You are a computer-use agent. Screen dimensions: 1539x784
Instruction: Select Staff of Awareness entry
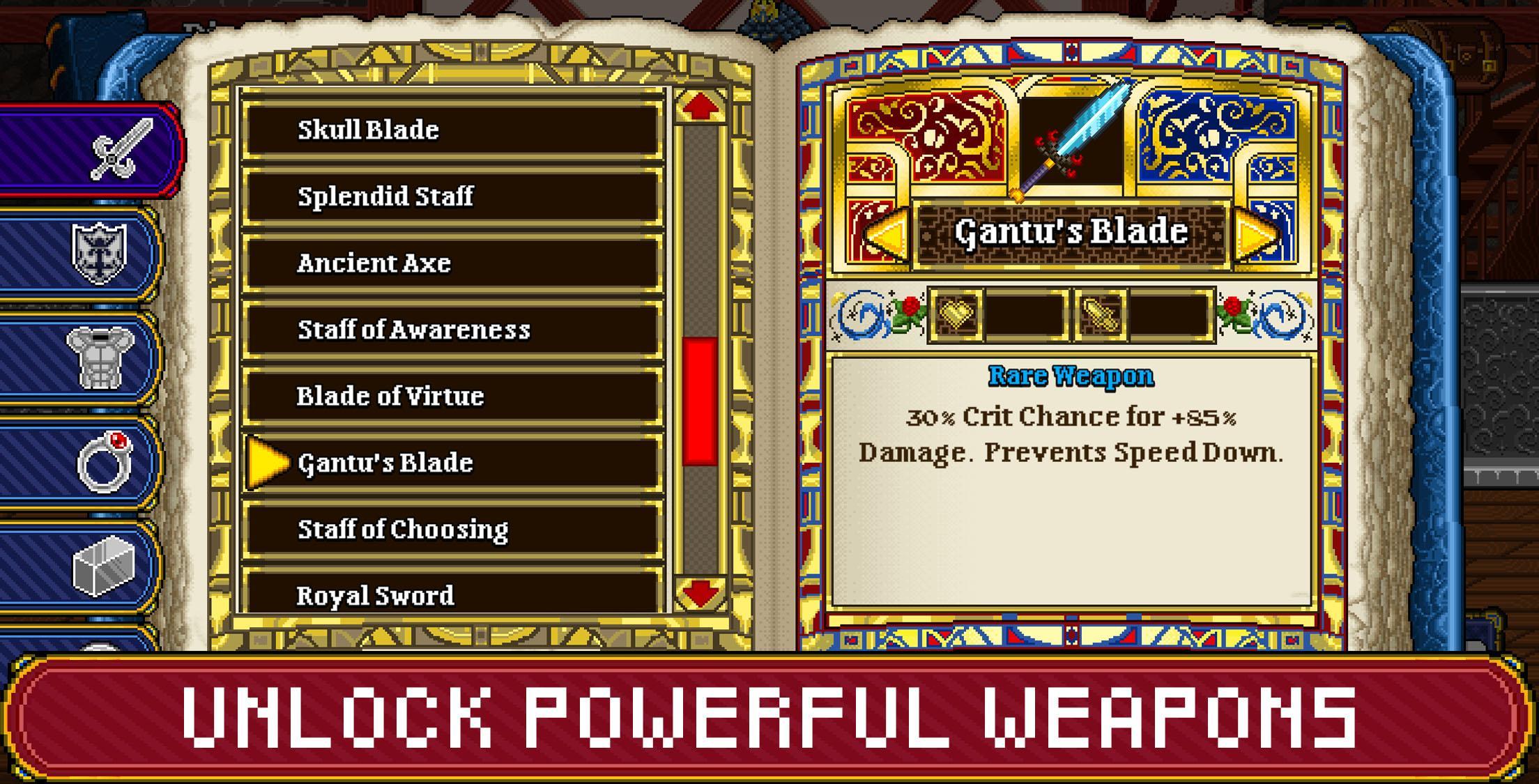(x=453, y=330)
